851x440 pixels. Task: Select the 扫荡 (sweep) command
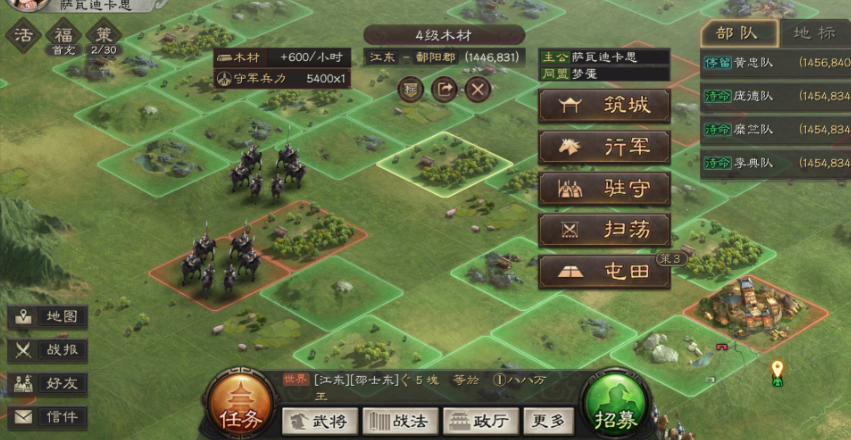tap(604, 230)
